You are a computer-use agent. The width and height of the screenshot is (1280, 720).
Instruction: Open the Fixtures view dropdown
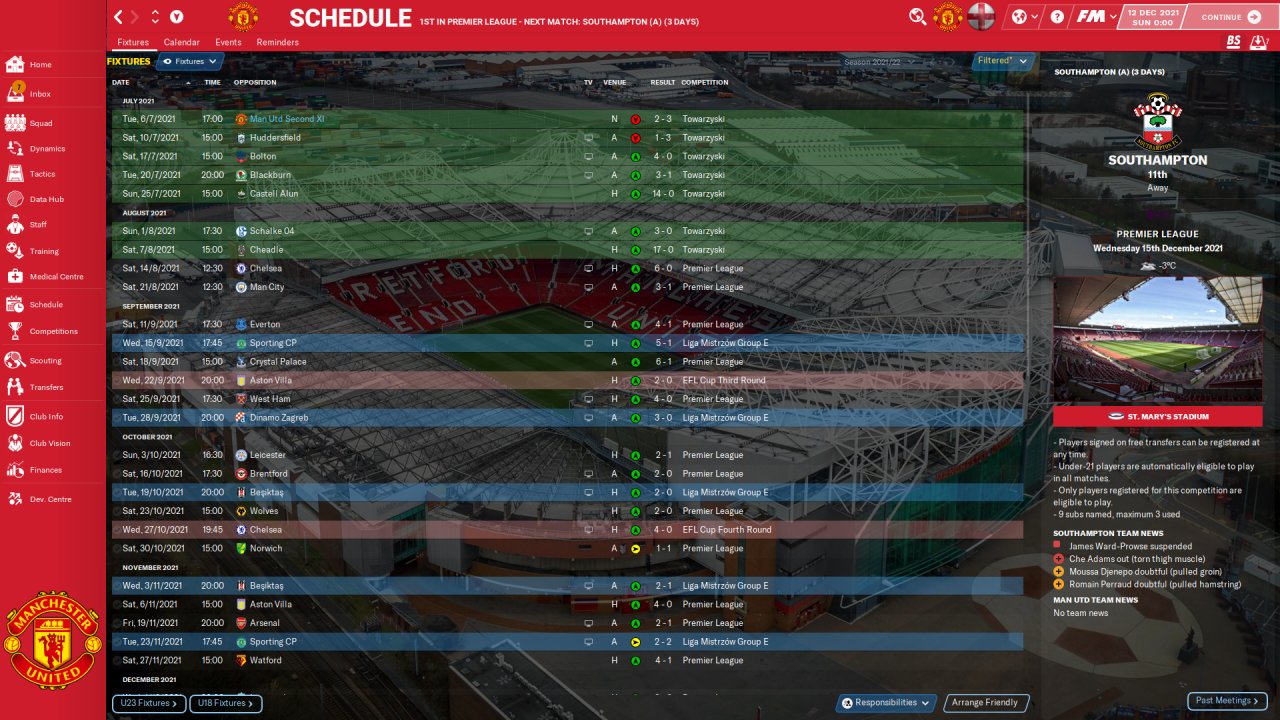point(189,62)
